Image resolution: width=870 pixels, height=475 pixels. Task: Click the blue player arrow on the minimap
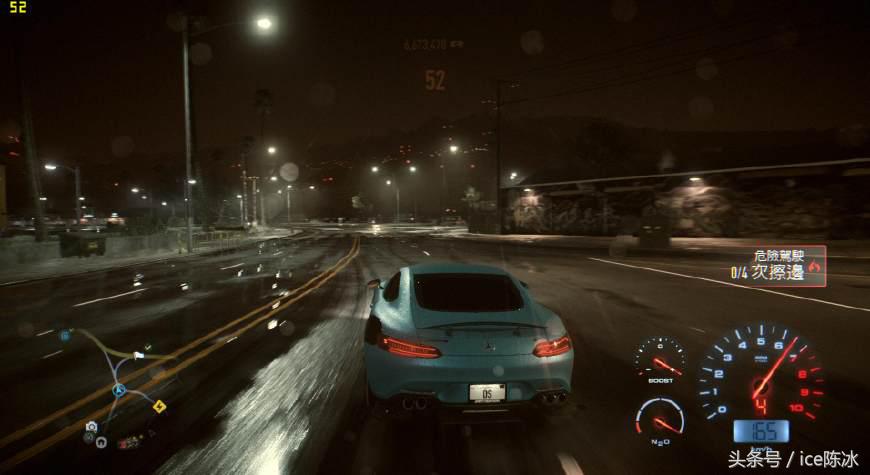coord(118,391)
